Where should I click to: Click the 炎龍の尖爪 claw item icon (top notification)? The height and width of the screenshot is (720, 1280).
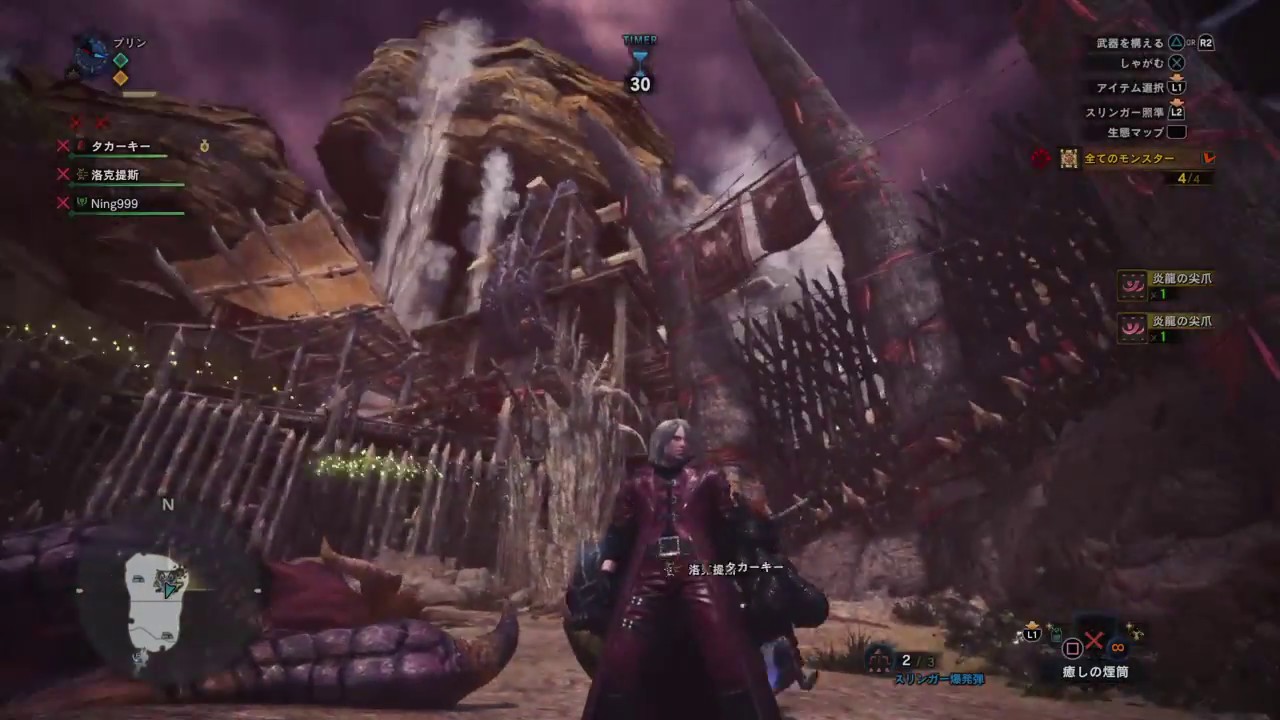1132,284
